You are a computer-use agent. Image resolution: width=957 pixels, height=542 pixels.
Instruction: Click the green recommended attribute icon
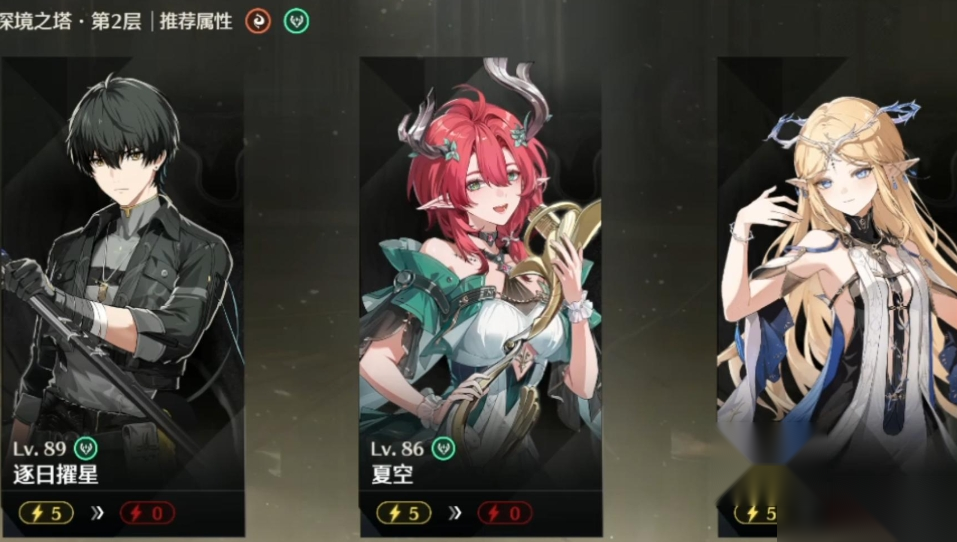pos(295,21)
